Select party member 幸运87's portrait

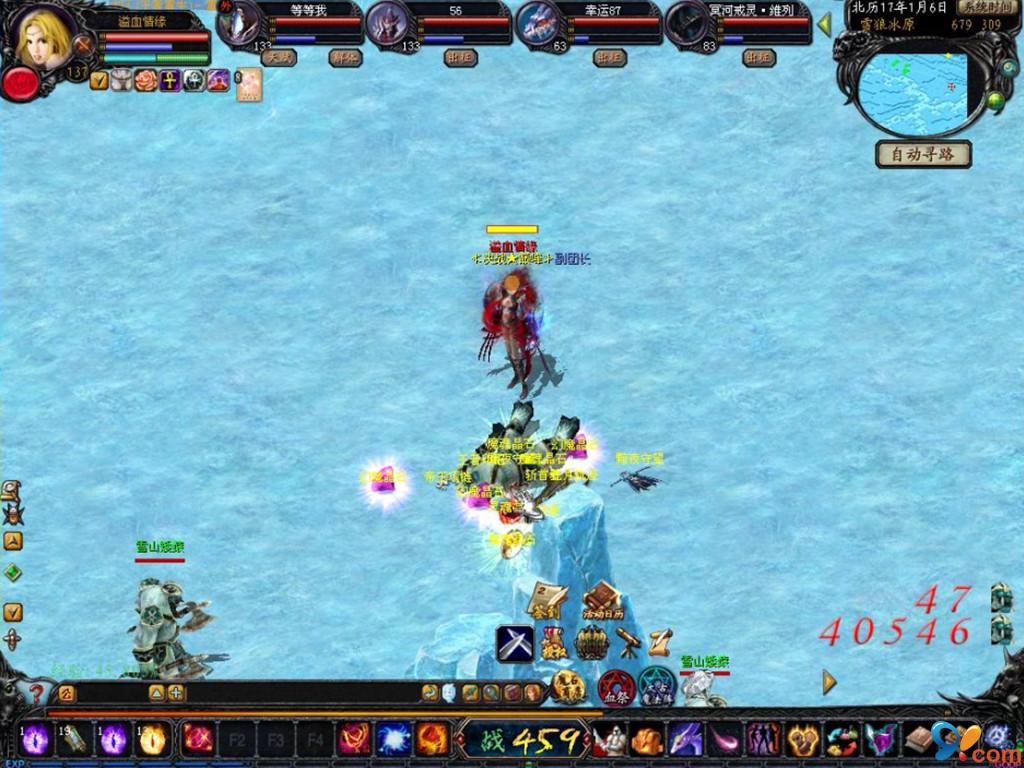(x=541, y=24)
